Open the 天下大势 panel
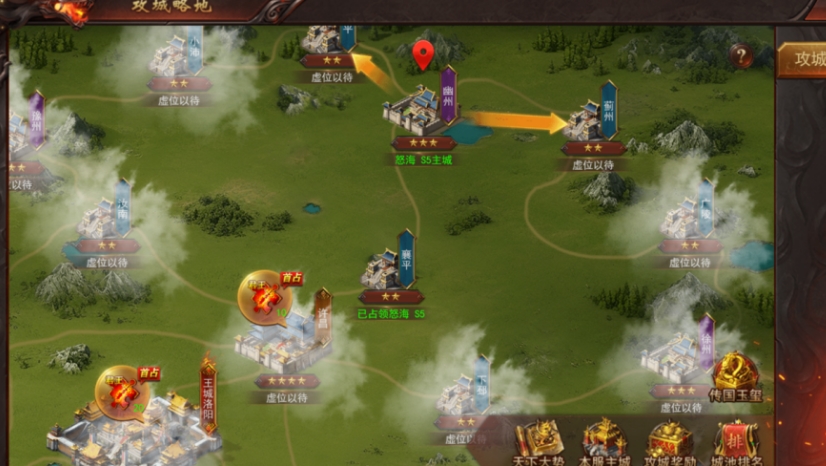 coord(538,442)
